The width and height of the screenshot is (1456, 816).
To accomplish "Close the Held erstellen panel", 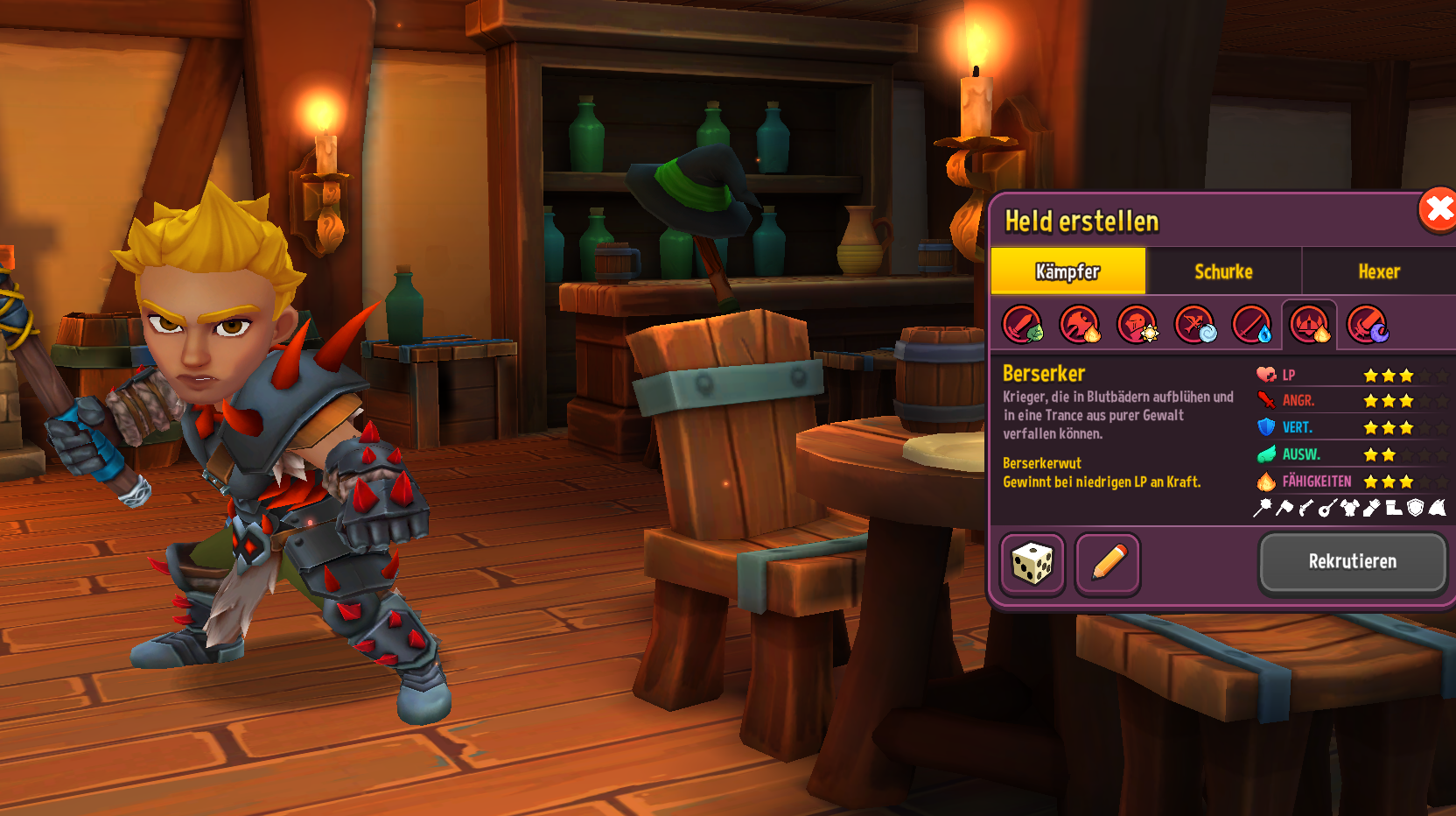I will coord(1438,210).
